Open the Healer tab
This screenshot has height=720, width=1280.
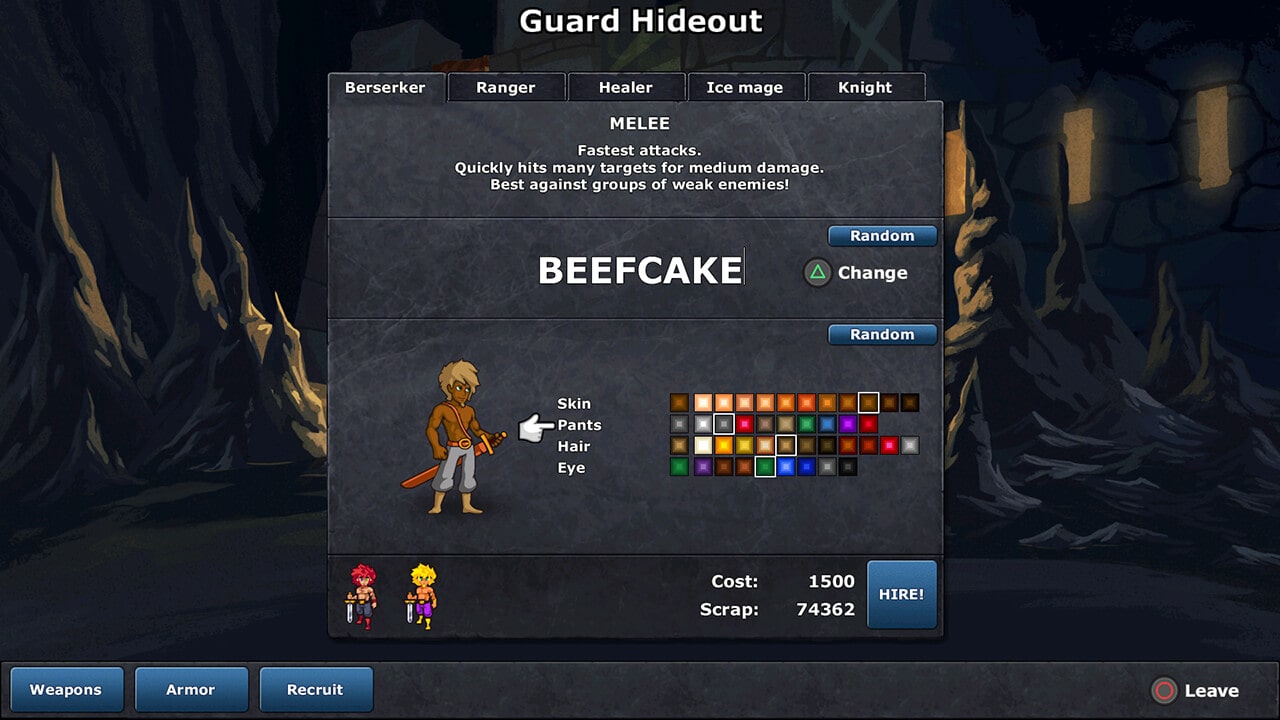626,87
